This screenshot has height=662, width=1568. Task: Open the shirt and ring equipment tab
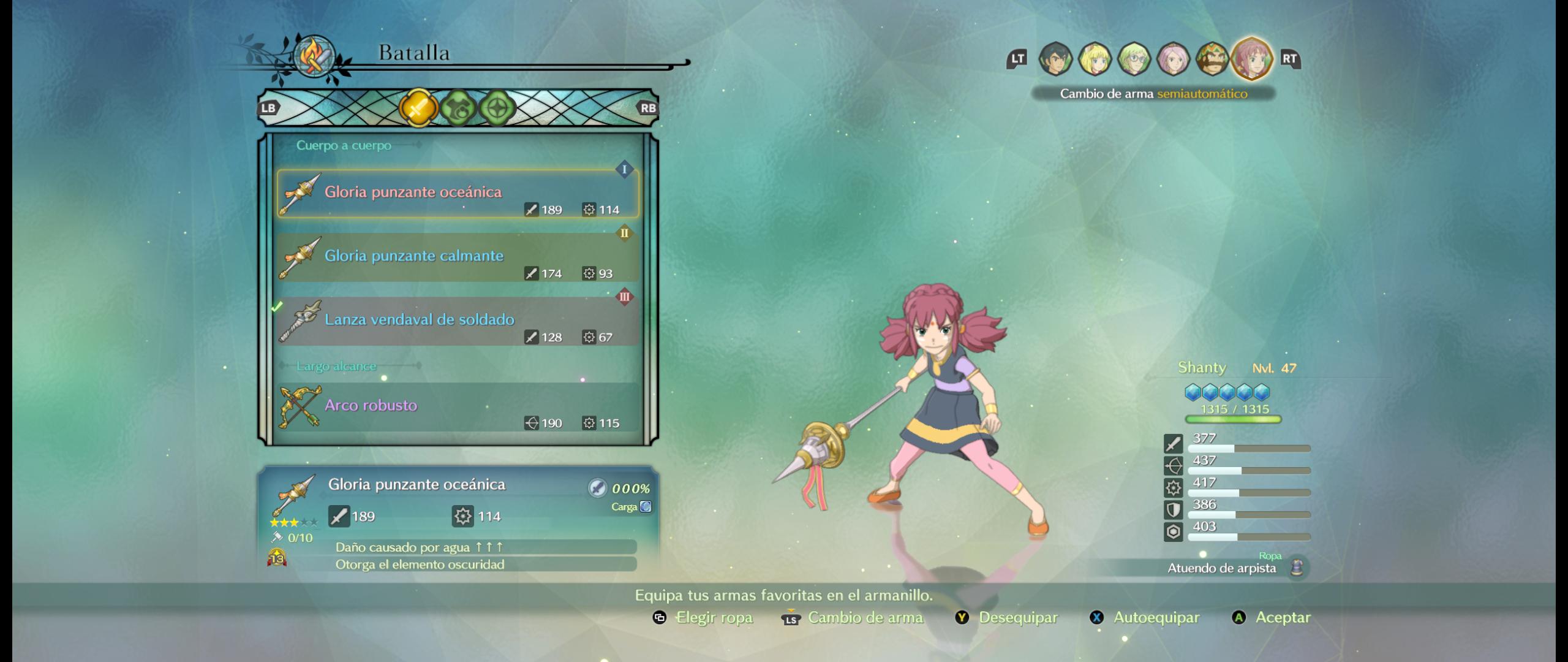click(x=458, y=108)
